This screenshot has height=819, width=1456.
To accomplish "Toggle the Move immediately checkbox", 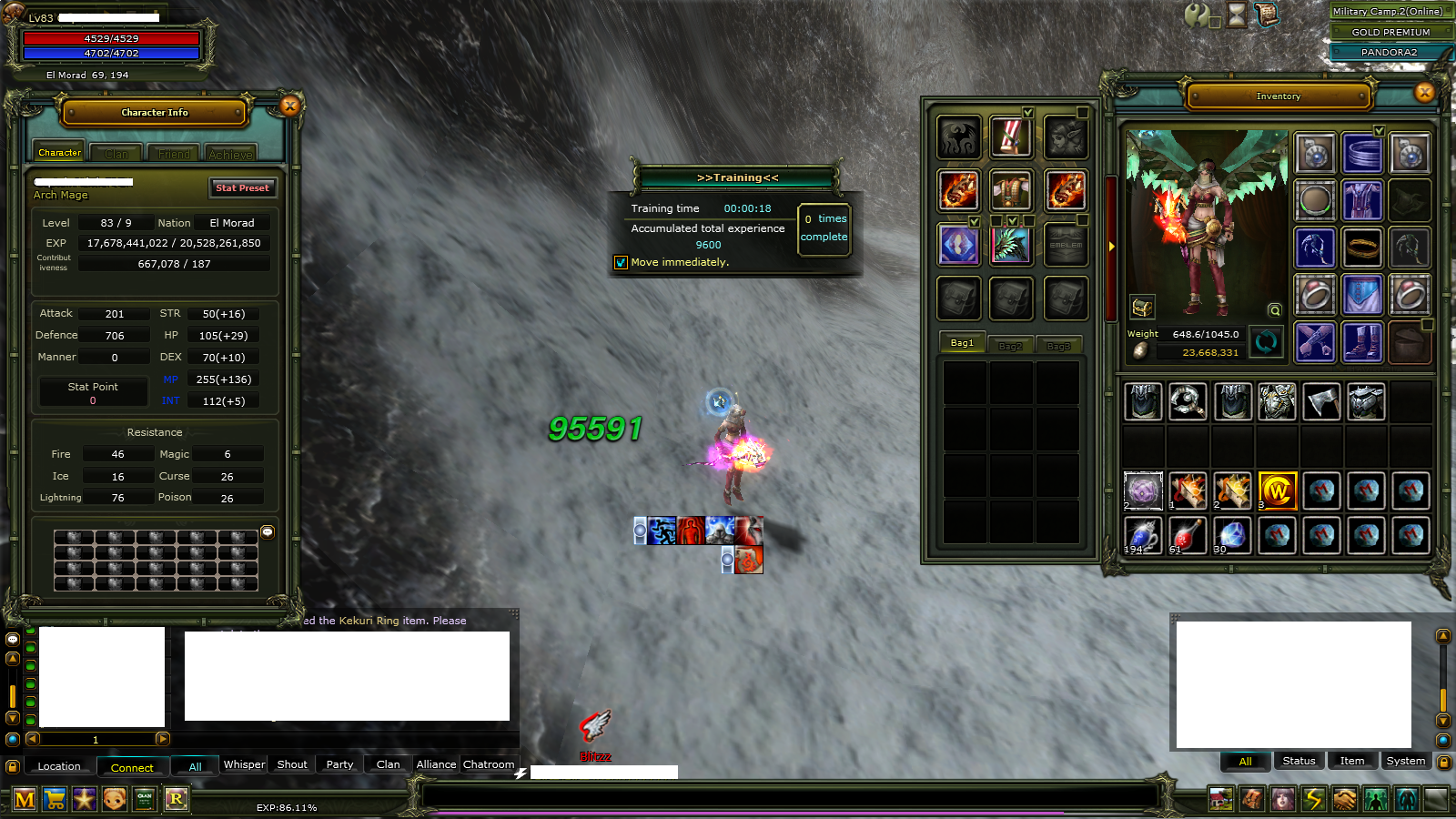I will tap(621, 263).
